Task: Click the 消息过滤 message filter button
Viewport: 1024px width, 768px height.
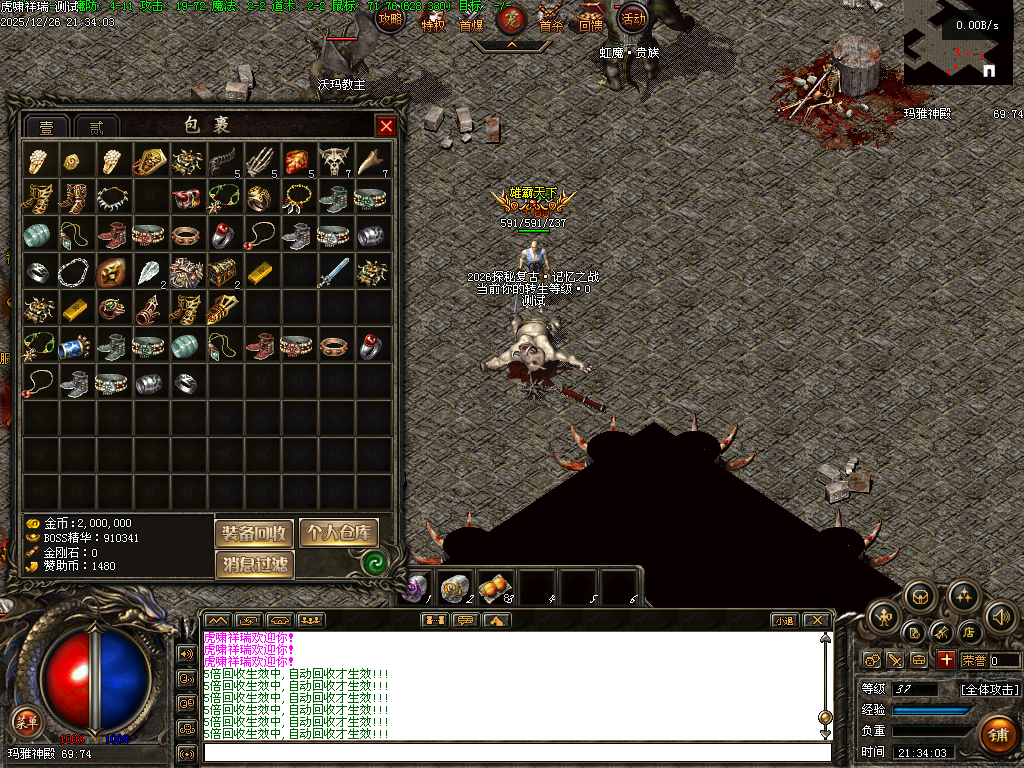Action: click(254, 565)
